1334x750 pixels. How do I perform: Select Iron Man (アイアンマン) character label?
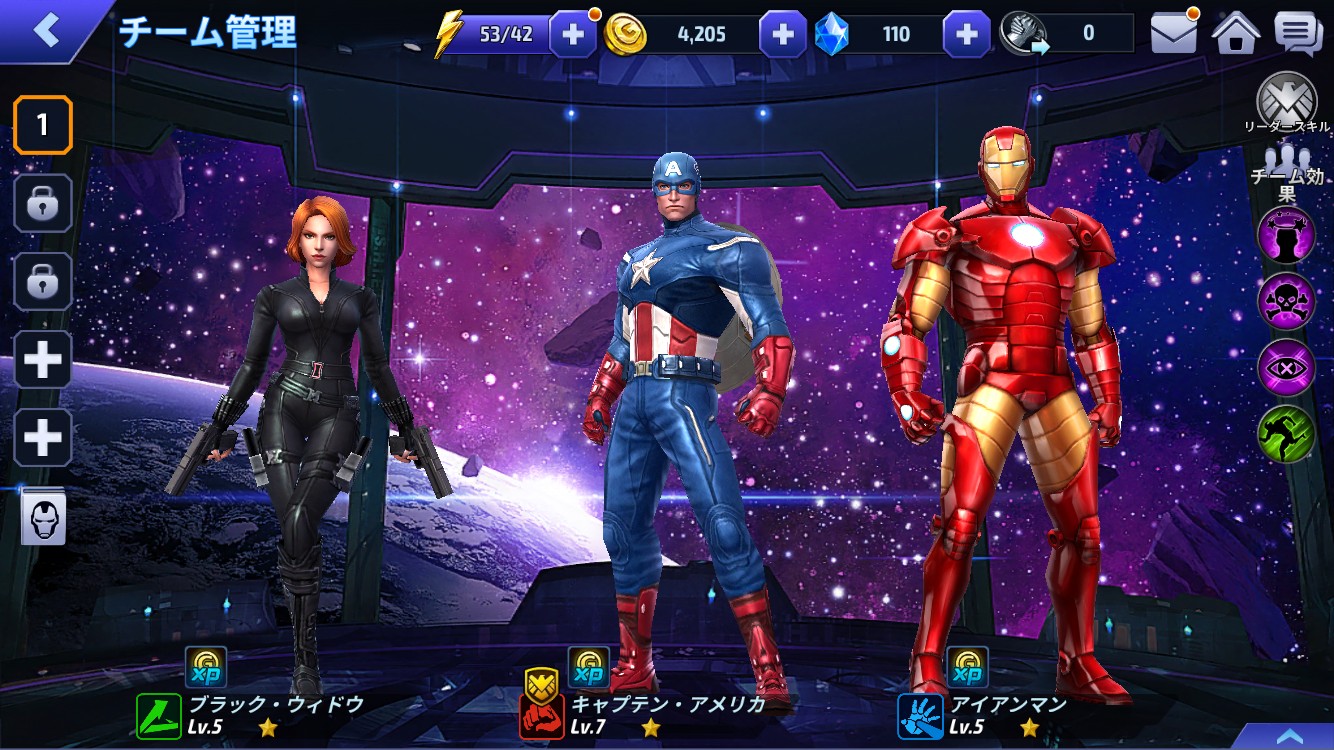(1008, 704)
